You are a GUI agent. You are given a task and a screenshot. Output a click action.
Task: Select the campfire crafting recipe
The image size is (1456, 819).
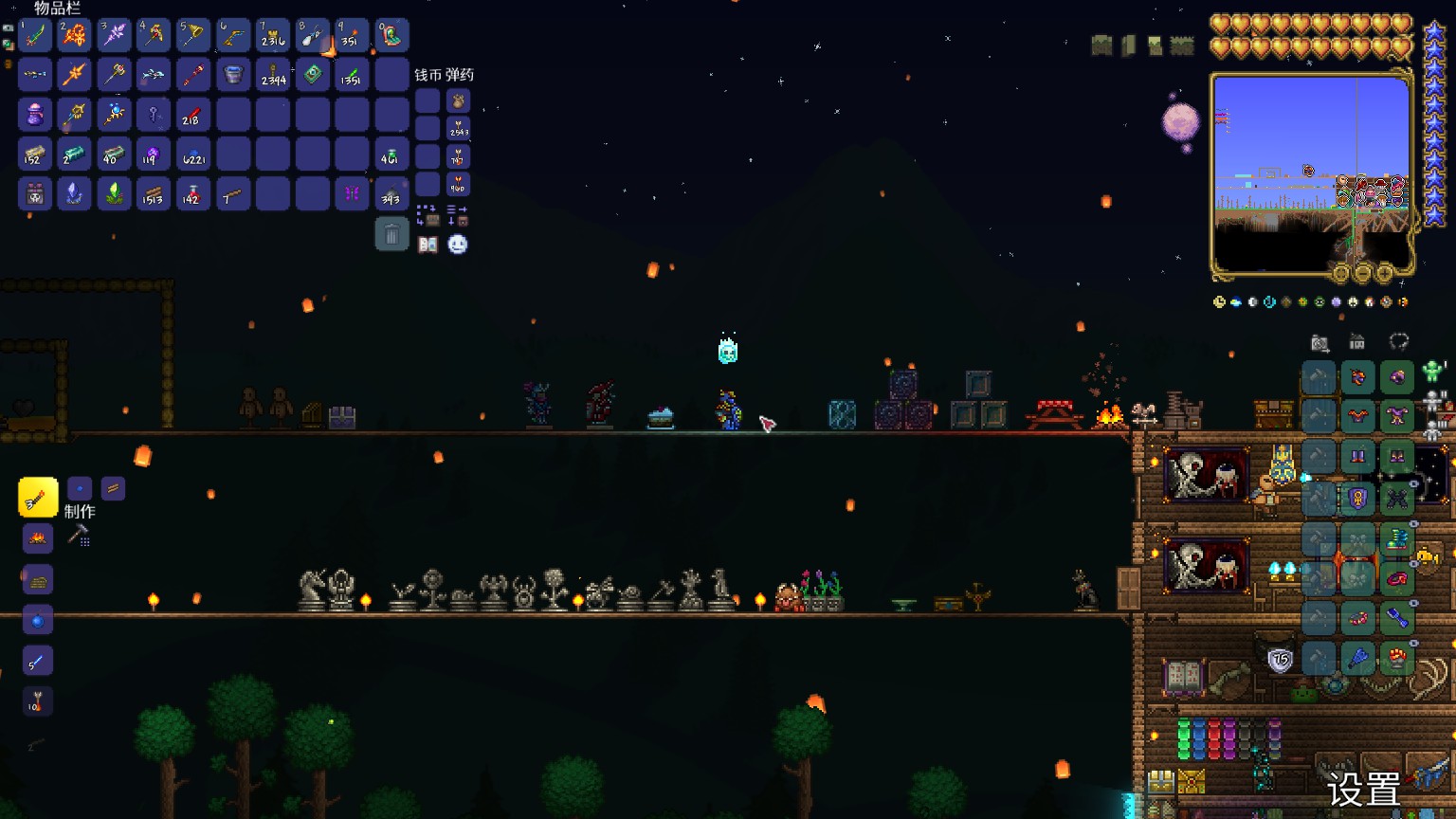tap(38, 538)
